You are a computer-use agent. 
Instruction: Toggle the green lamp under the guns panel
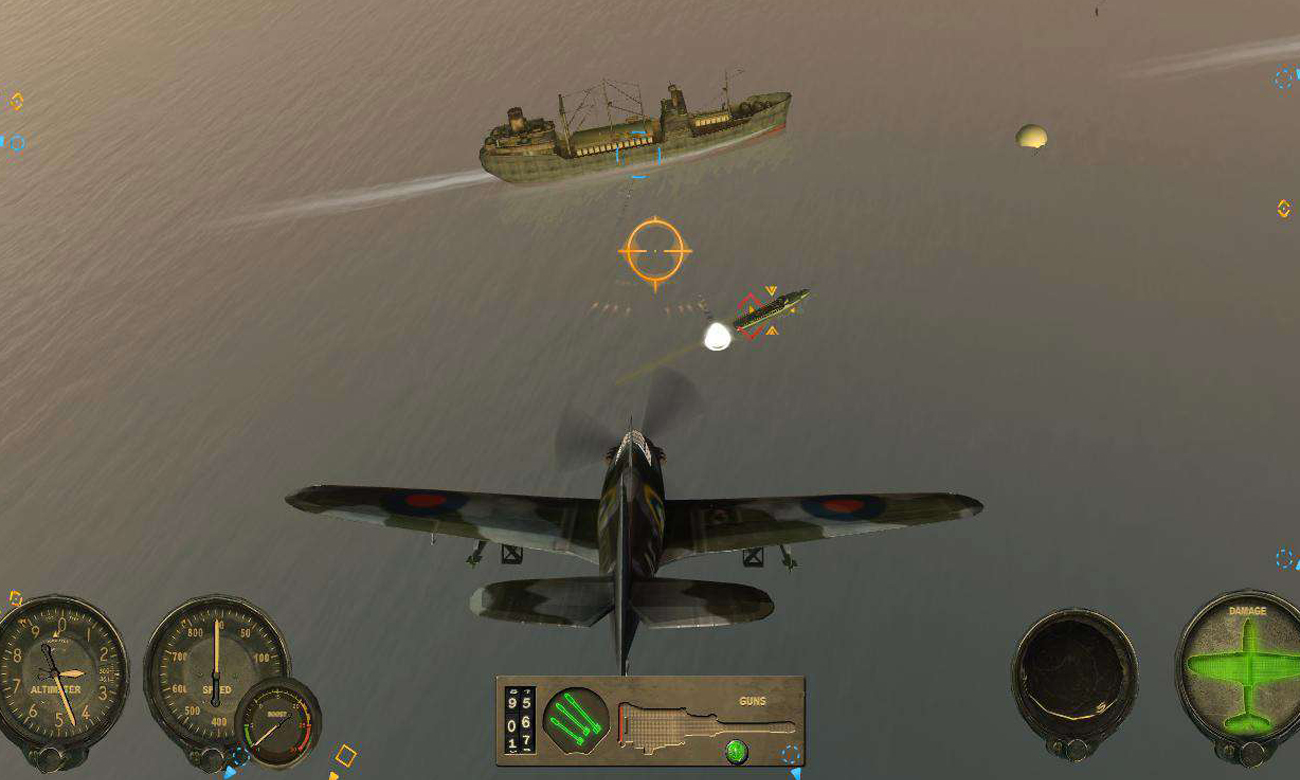736,749
